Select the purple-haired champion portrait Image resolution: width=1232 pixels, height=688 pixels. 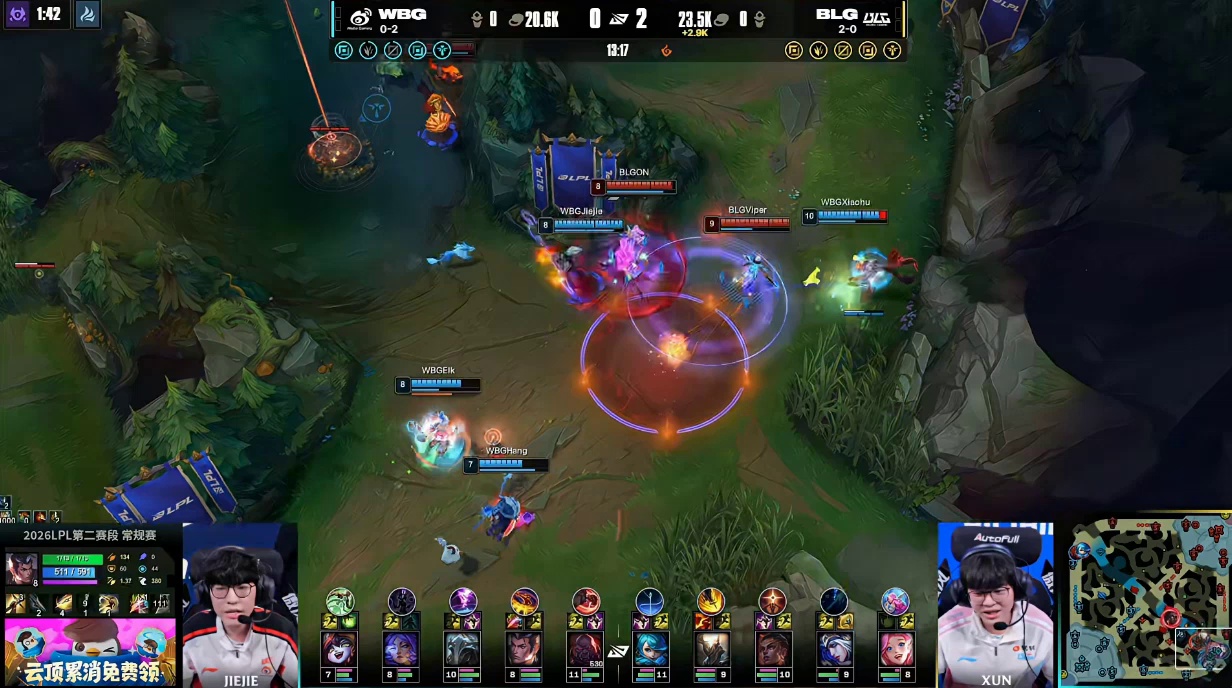[x=401, y=649]
